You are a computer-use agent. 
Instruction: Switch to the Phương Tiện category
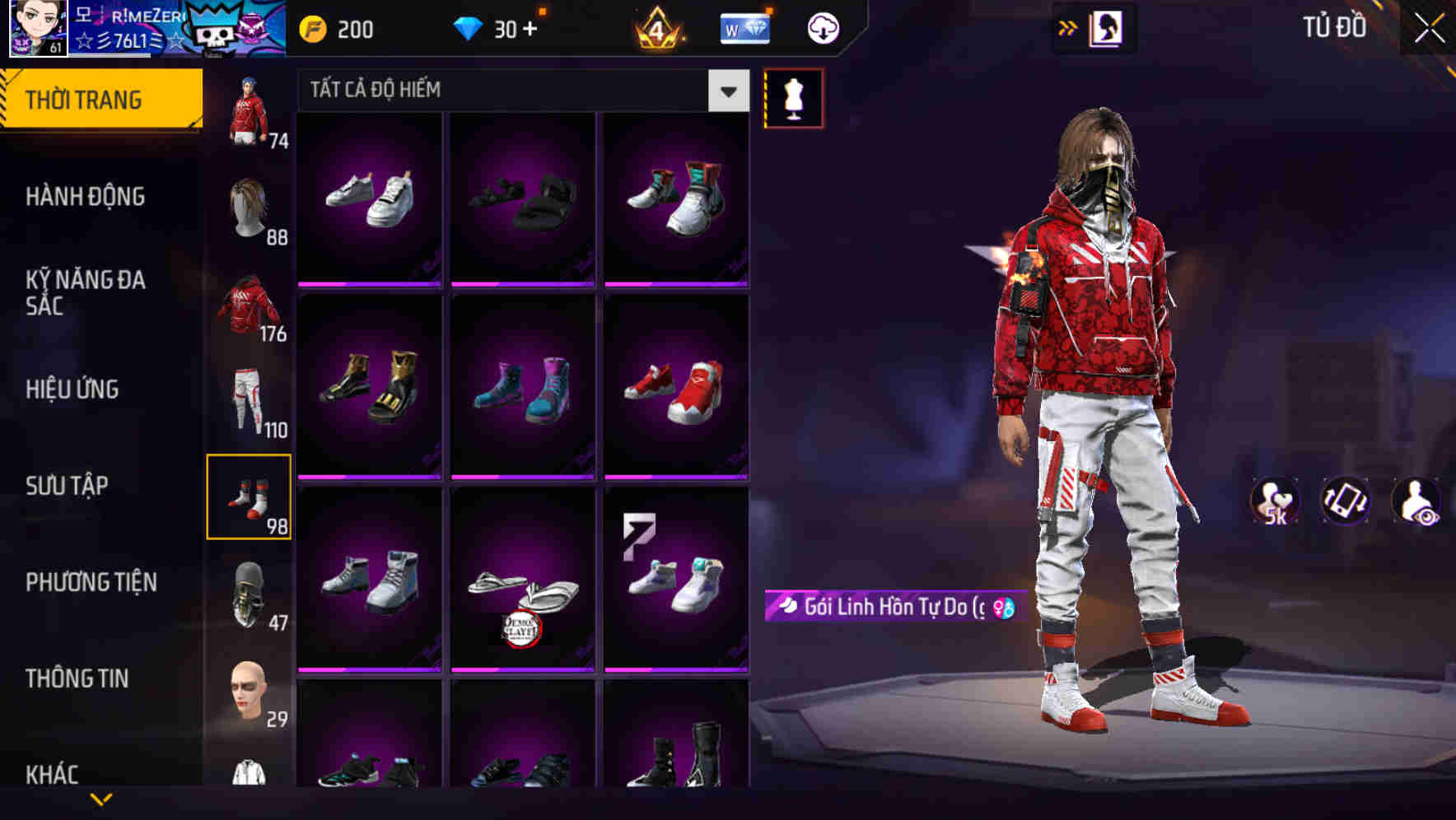point(91,582)
